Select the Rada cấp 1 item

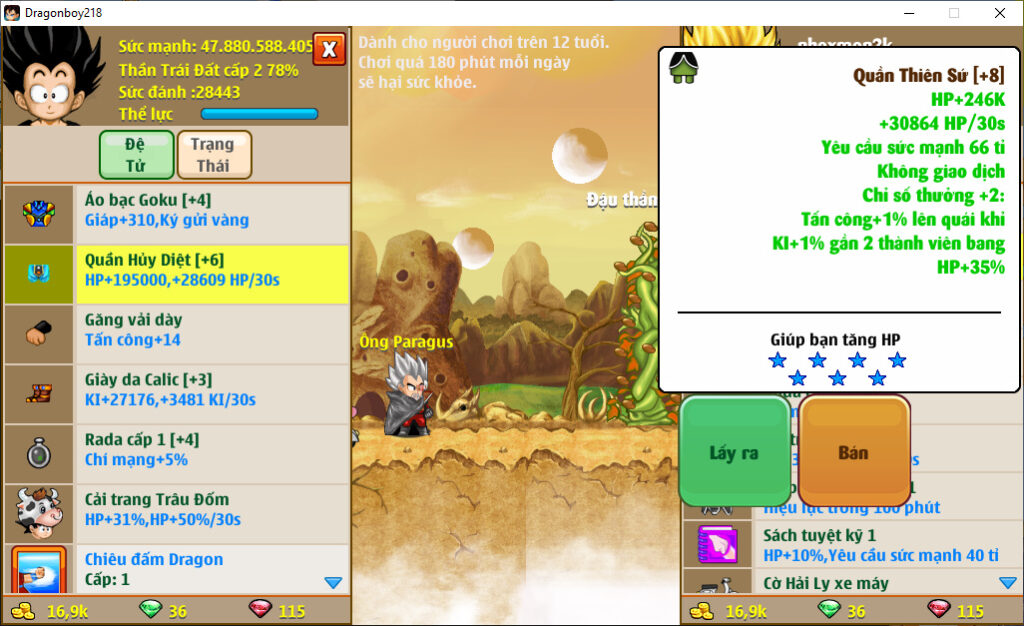point(212,450)
